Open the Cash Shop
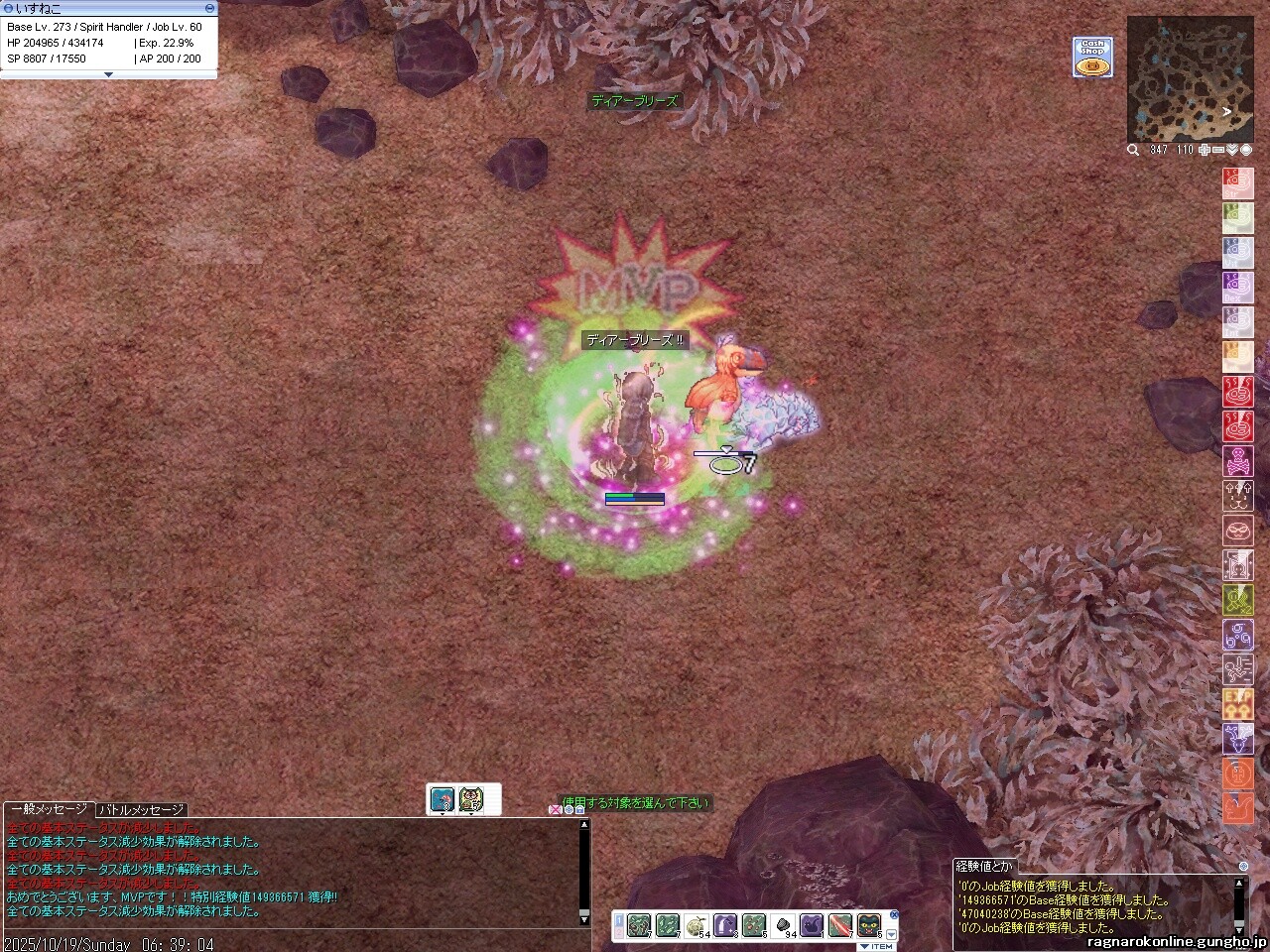Image resolution: width=1270 pixels, height=952 pixels. [1092, 58]
